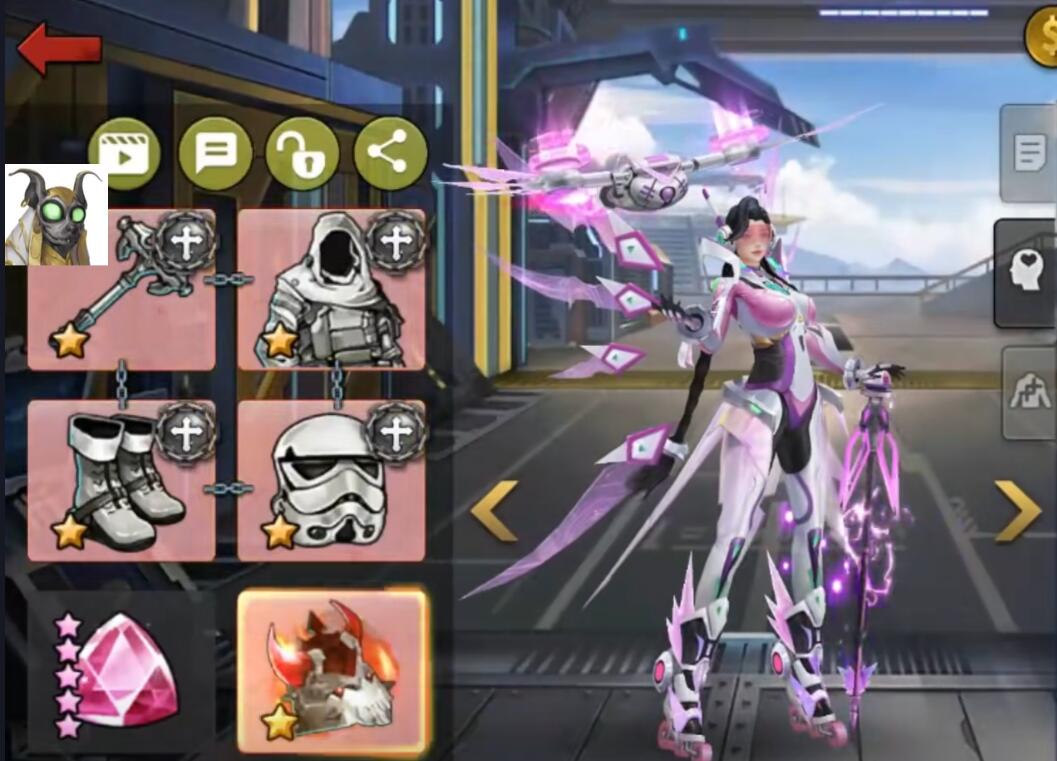Select the staff weapon equipment slot
Viewport: 1057px width, 761px height.
click(121, 290)
